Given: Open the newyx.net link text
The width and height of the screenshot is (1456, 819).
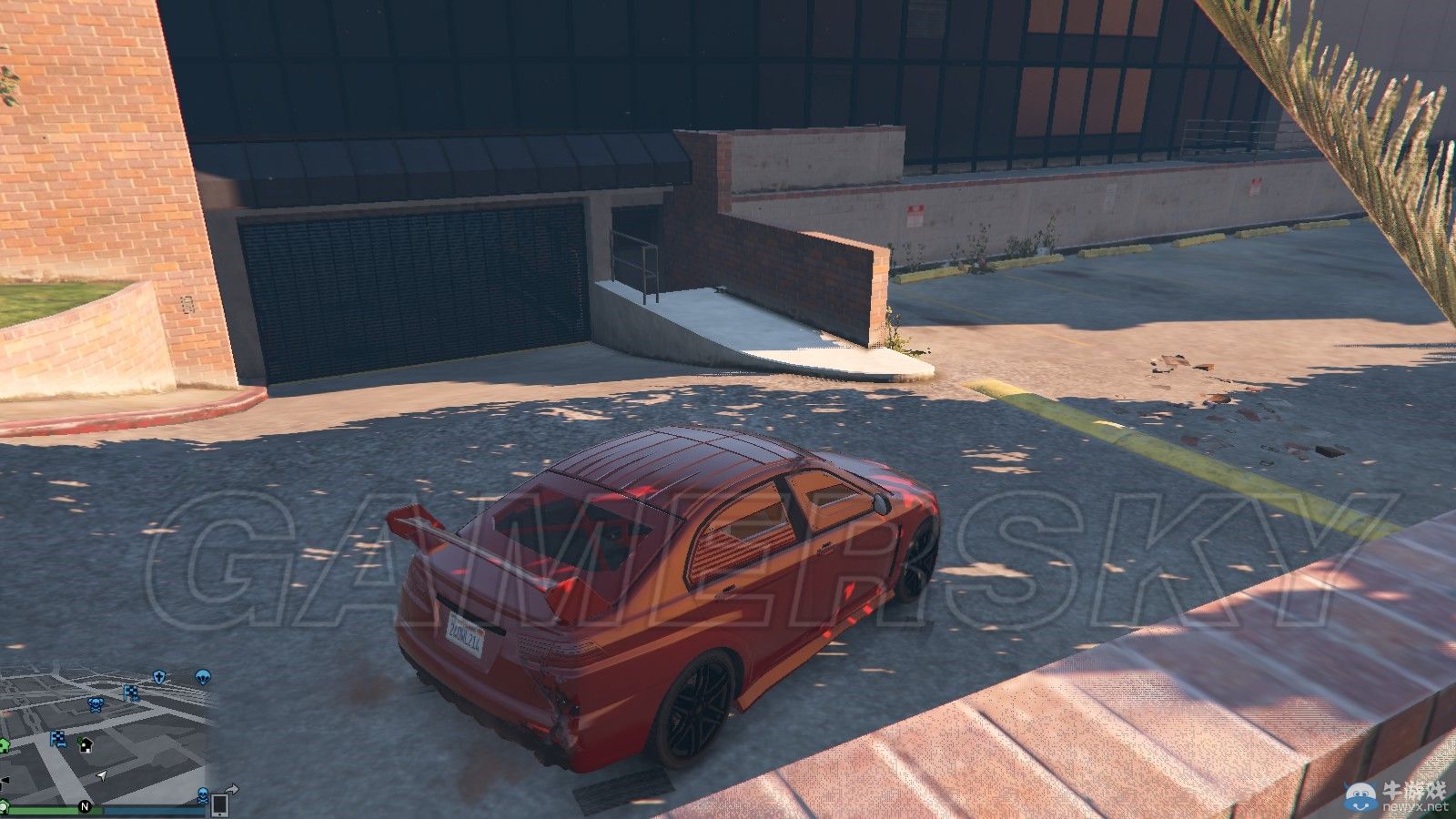Looking at the screenshot, I should pos(1416,806).
